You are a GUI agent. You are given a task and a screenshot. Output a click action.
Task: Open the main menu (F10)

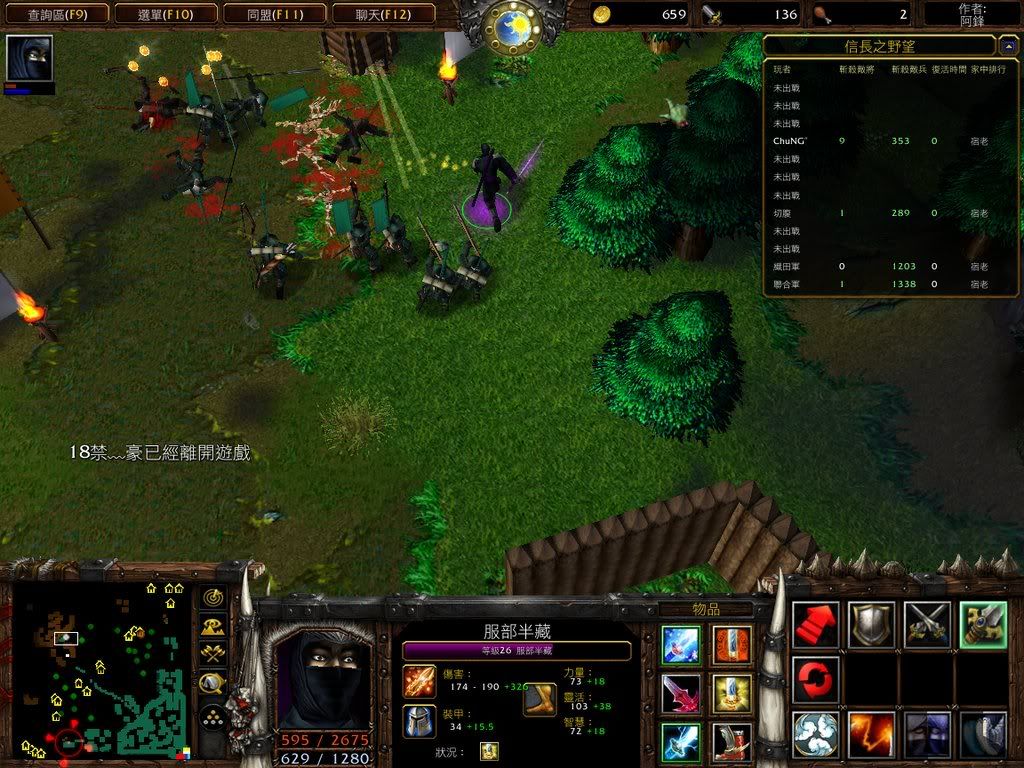(163, 14)
